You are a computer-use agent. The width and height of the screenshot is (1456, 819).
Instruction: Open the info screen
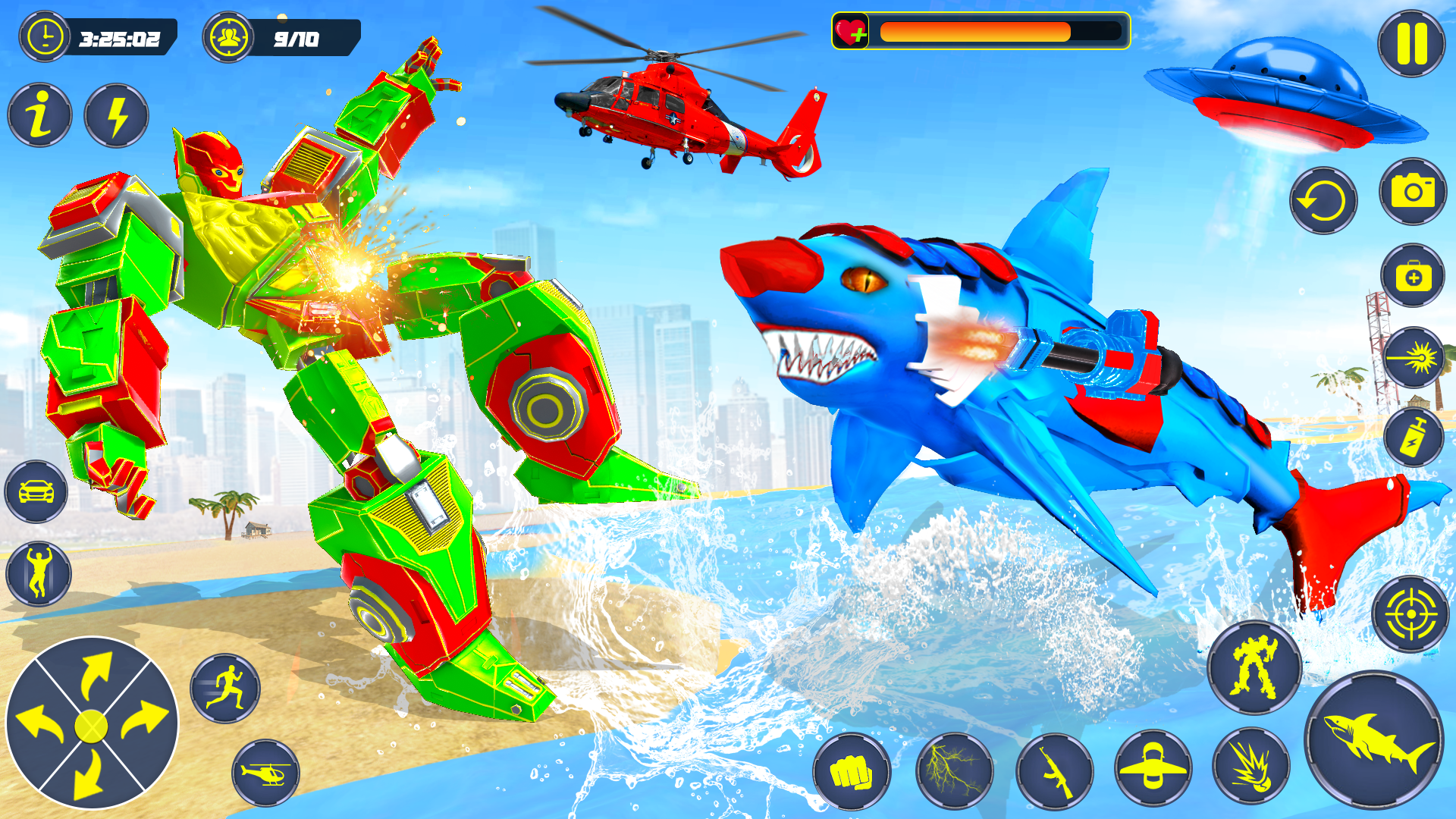pos(39,114)
